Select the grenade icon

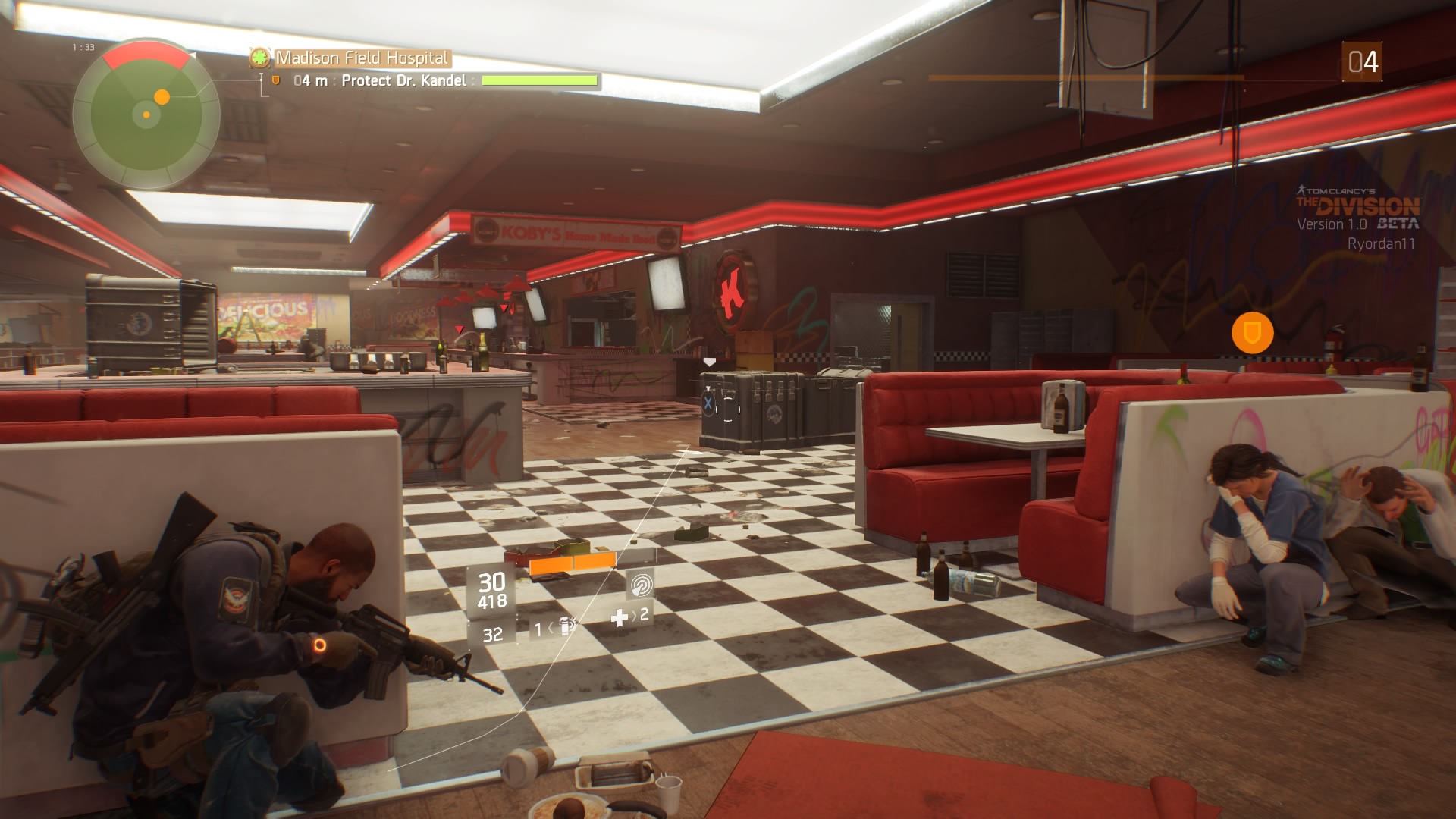[566, 626]
